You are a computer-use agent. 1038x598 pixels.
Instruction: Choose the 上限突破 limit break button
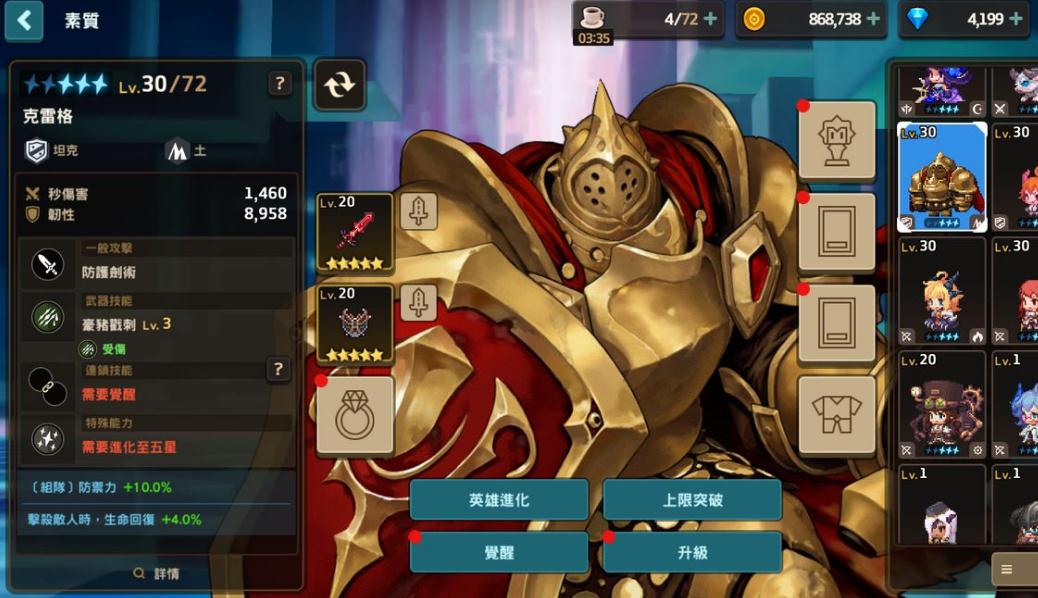point(692,500)
